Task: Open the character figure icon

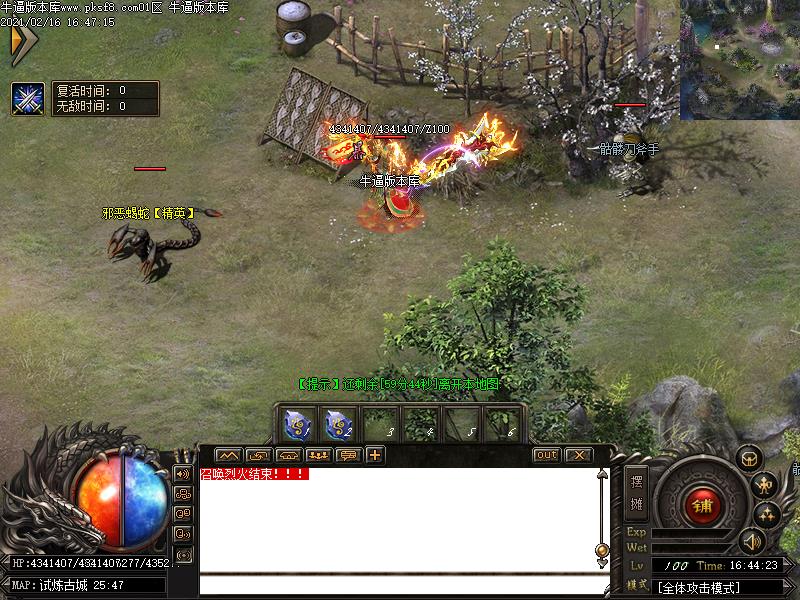Action: click(x=765, y=485)
